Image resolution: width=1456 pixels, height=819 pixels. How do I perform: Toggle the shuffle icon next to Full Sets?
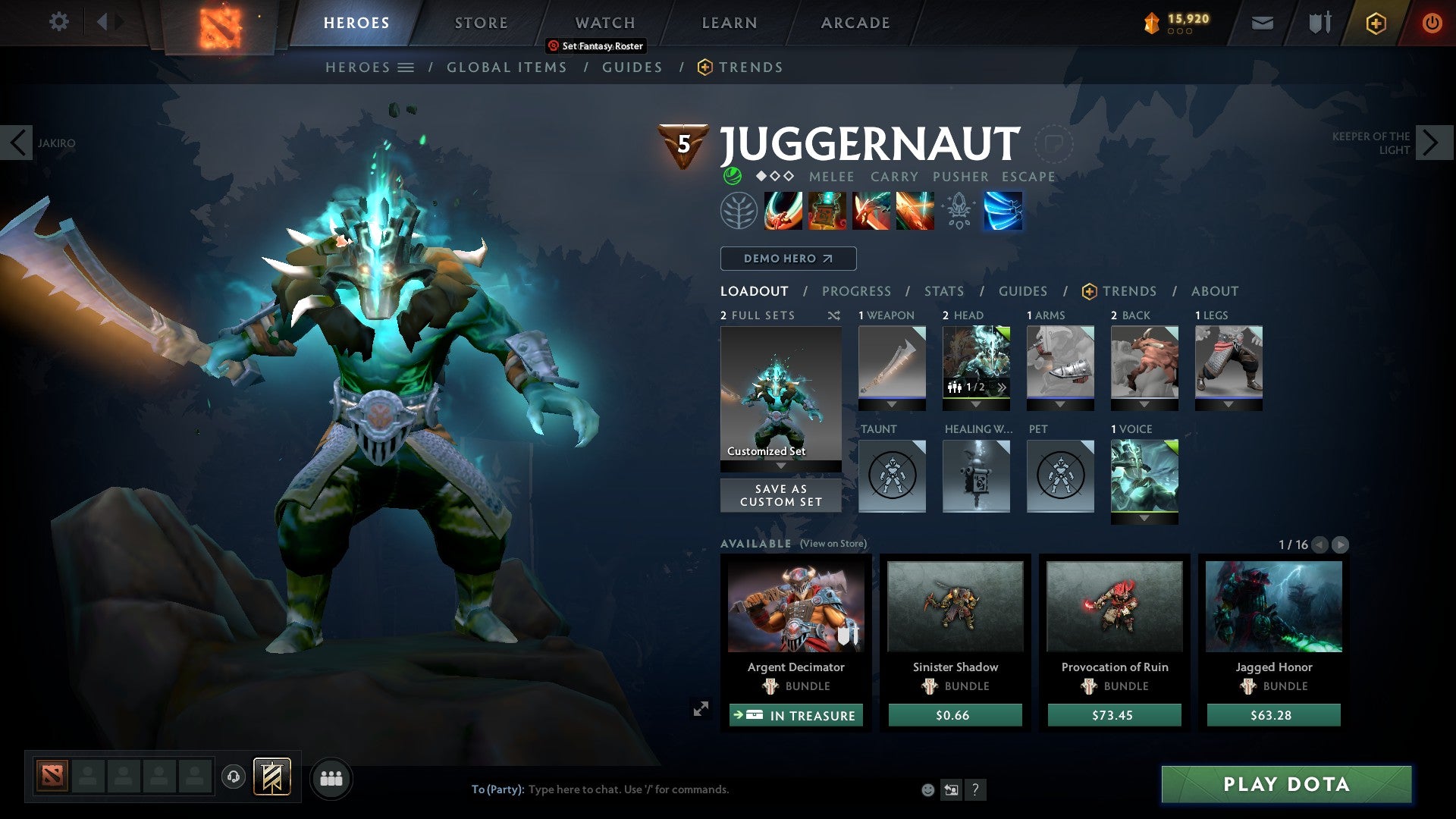click(835, 315)
